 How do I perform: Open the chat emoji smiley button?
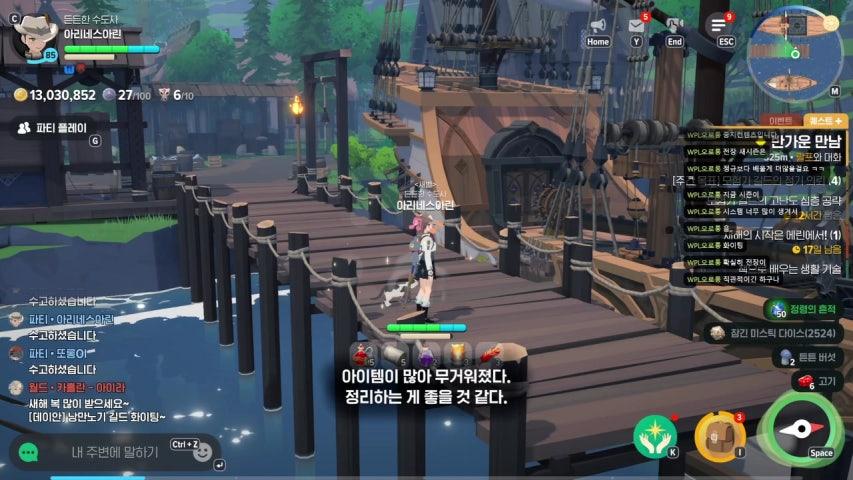click(203, 452)
